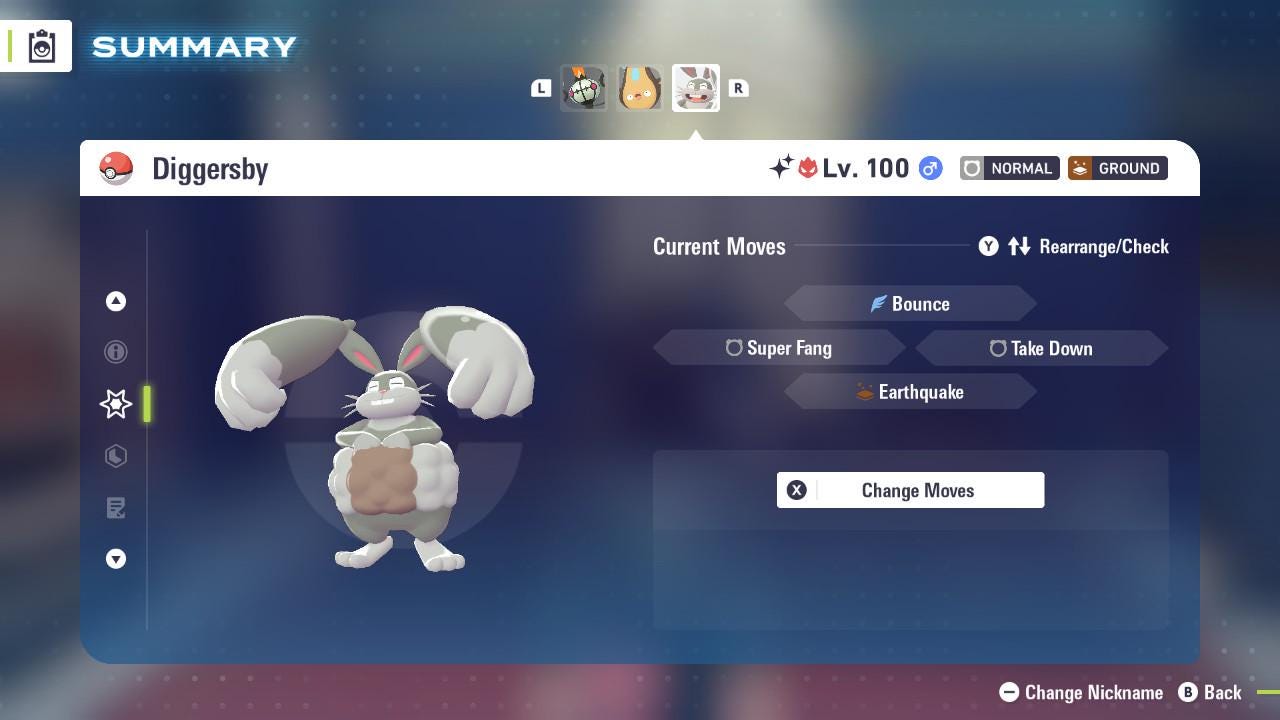The height and width of the screenshot is (720, 1280).
Task: Click the NORMAL type badge
Action: click(1008, 168)
